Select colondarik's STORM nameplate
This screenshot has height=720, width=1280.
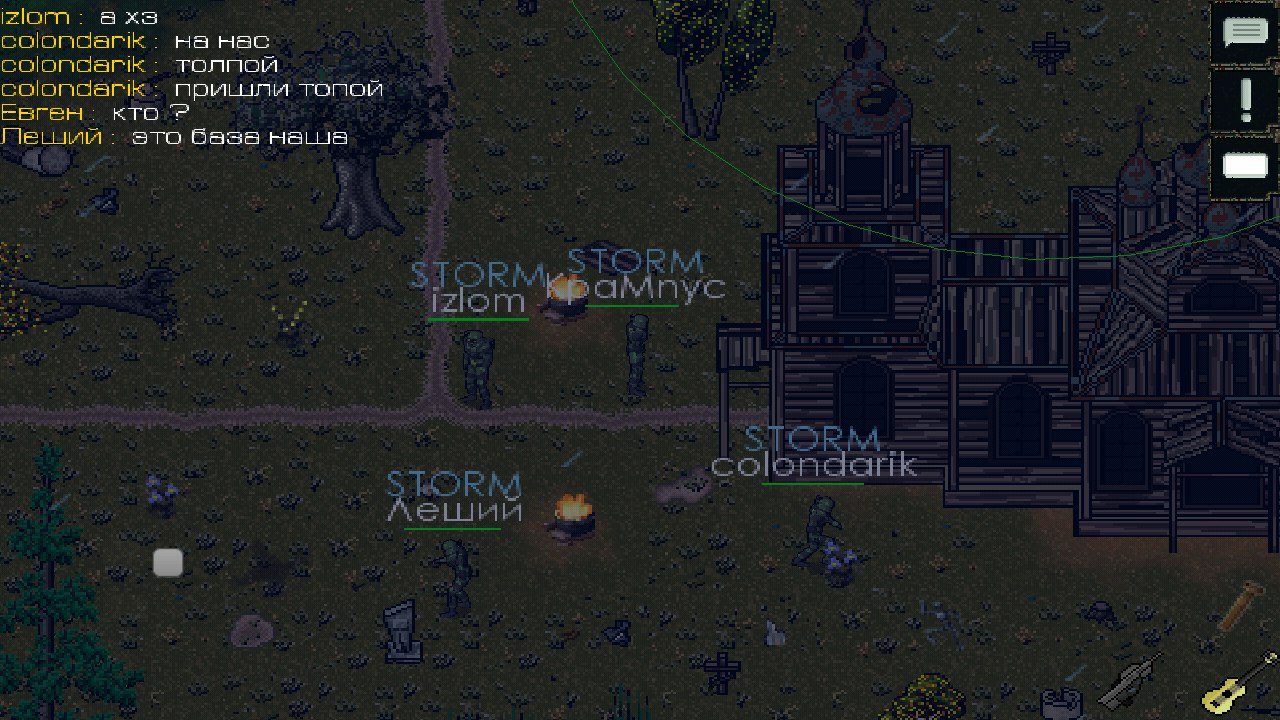coord(813,437)
